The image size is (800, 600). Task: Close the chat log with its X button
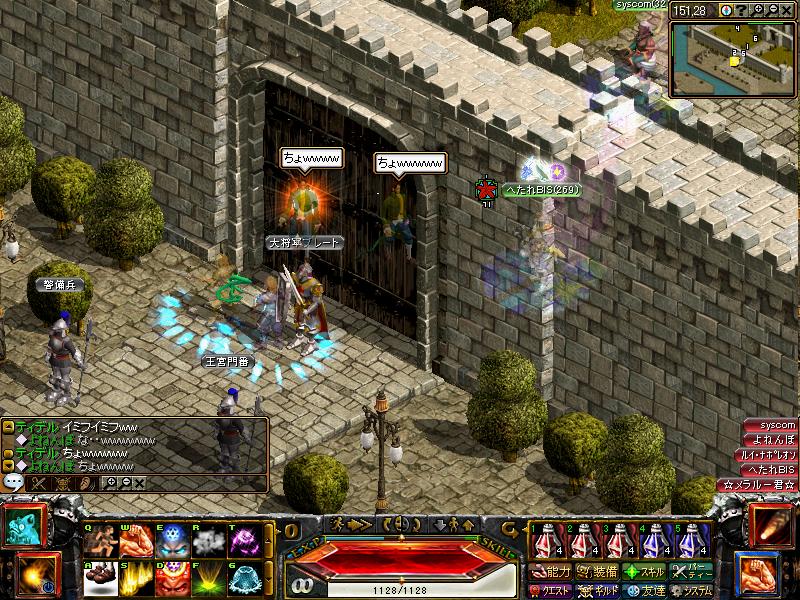[x=140, y=483]
